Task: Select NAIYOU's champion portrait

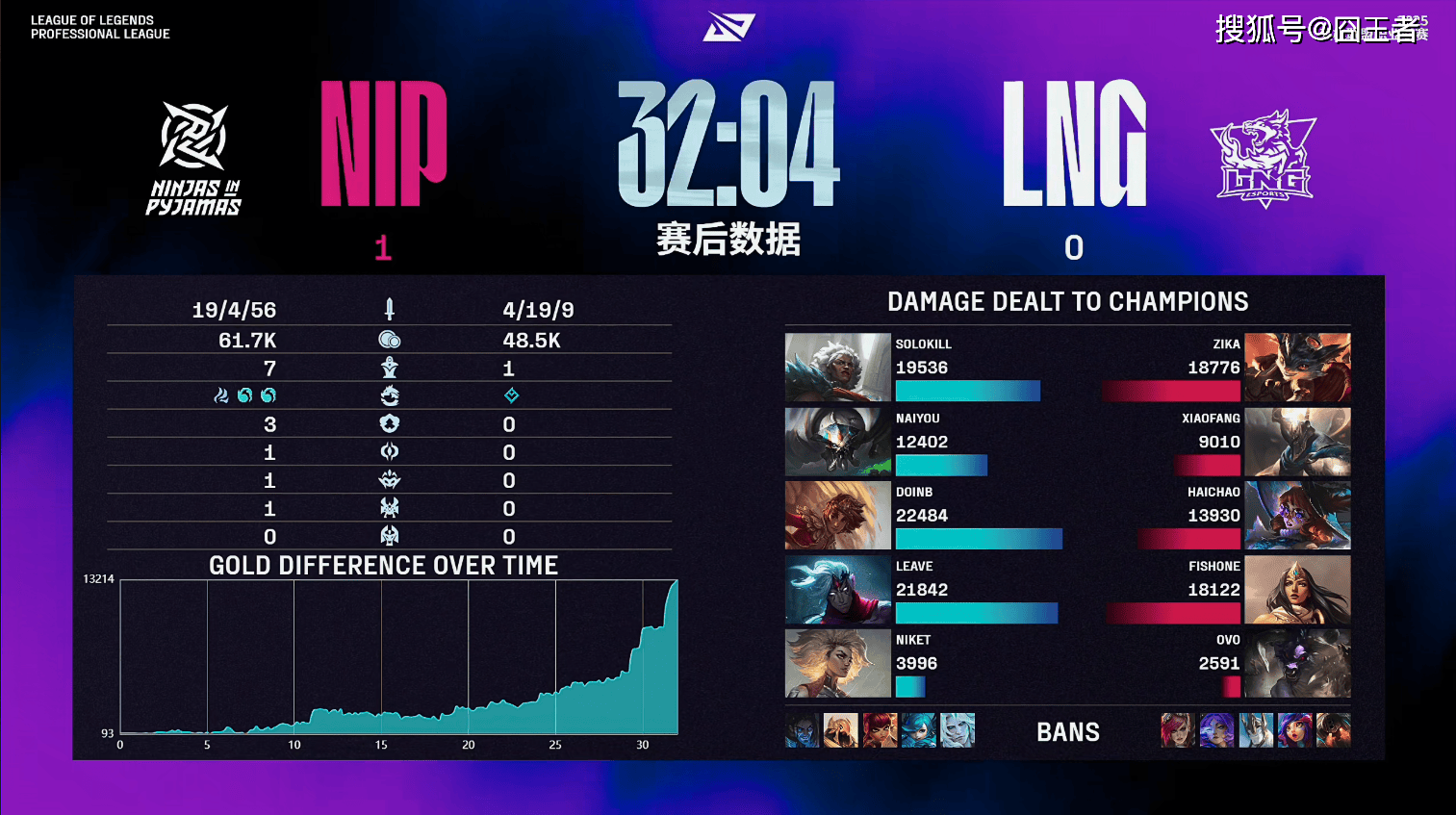Action: (x=837, y=442)
